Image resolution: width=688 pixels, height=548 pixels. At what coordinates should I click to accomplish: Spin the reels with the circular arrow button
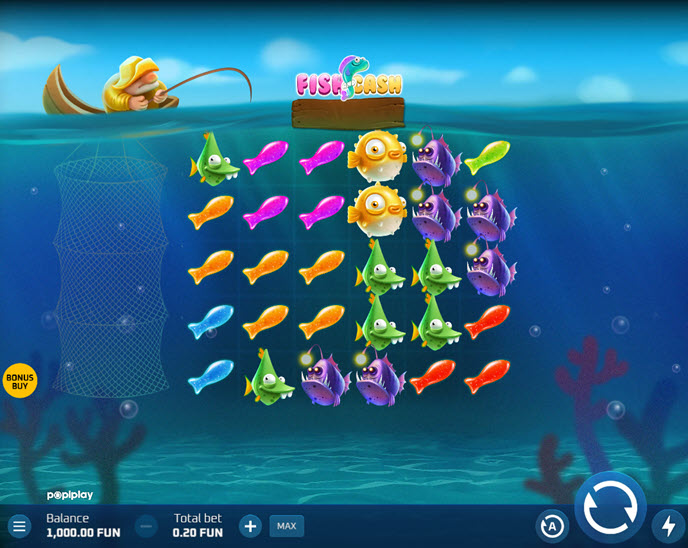point(610,509)
